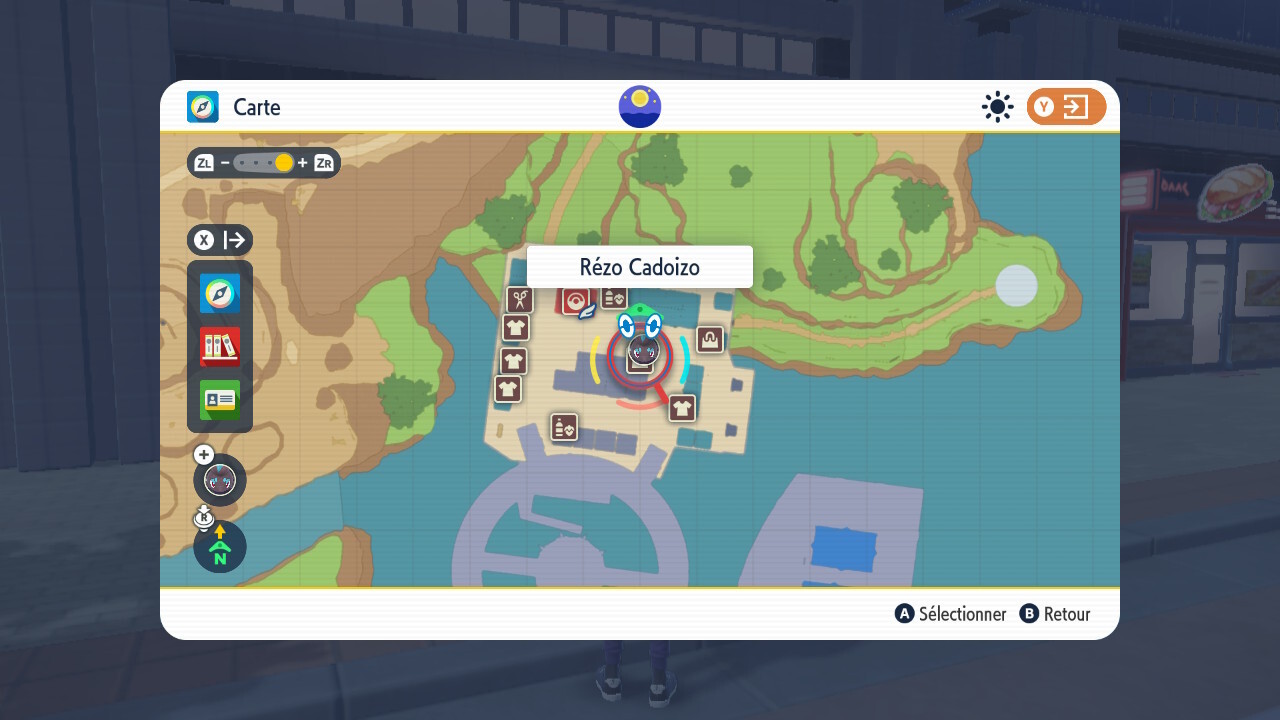Adjust the ZL/ZR zoom slider
The width and height of the screenshot is (1280, 720).
coord(265,162)
